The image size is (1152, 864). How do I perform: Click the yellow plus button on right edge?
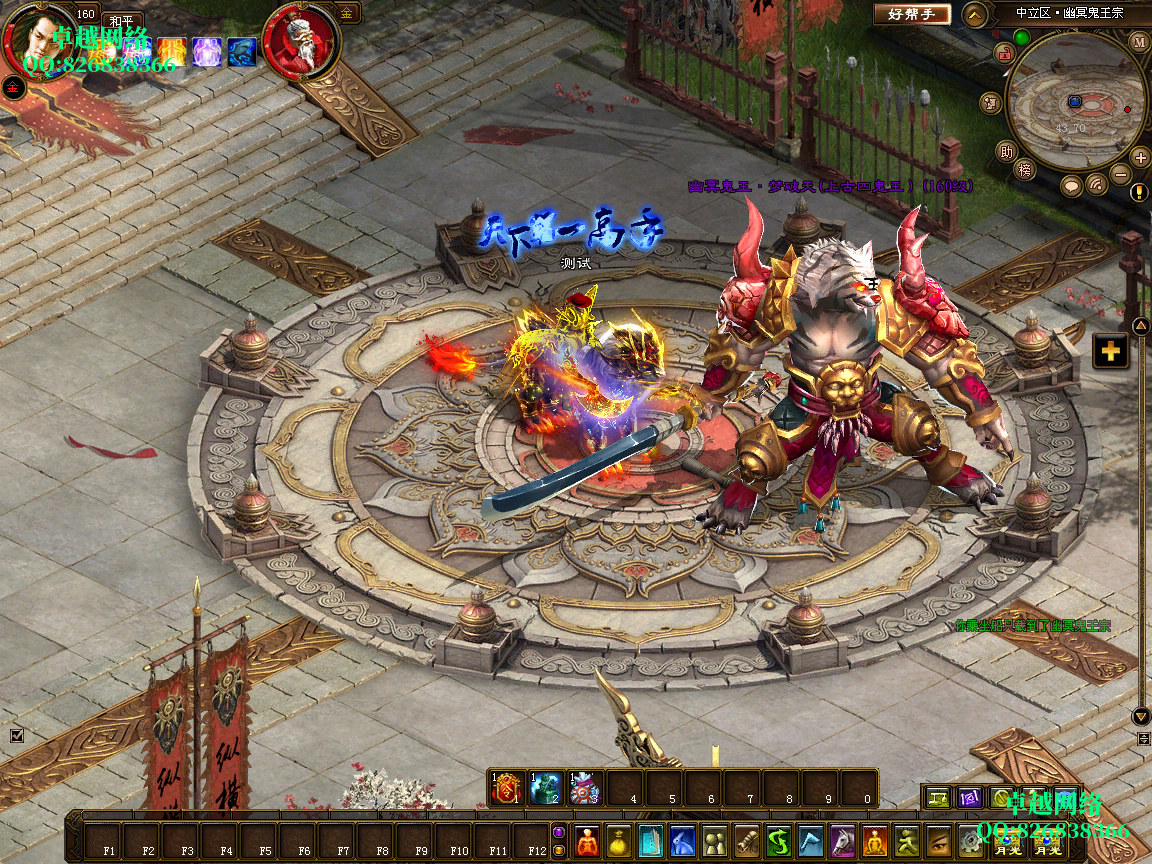pyautogui.click(x=1110, y=351)
